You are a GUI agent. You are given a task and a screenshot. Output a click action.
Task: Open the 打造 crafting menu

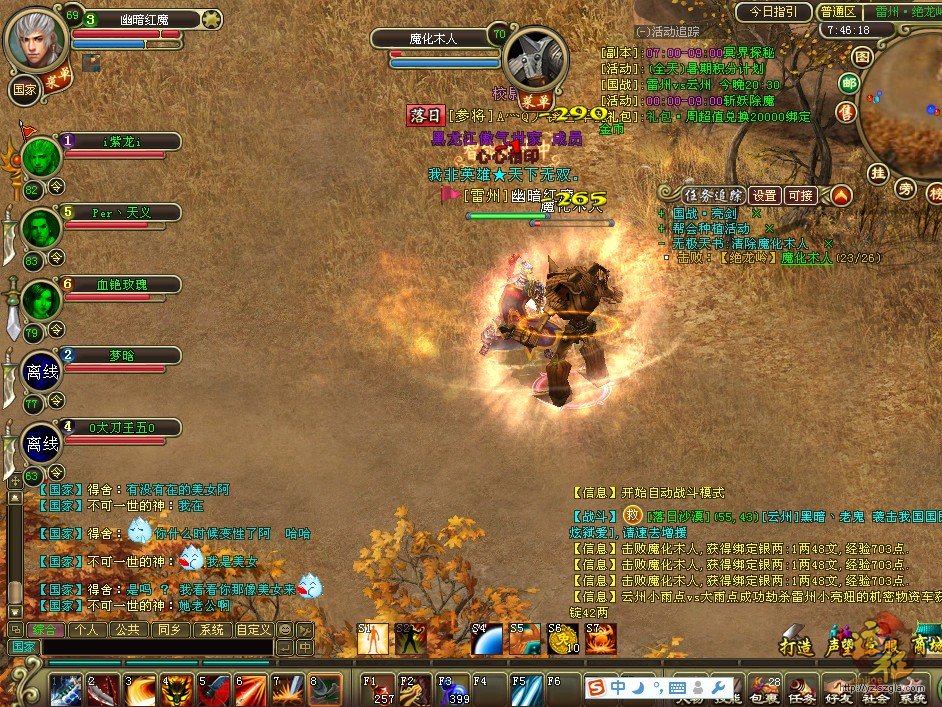click(x=796, y=647)
